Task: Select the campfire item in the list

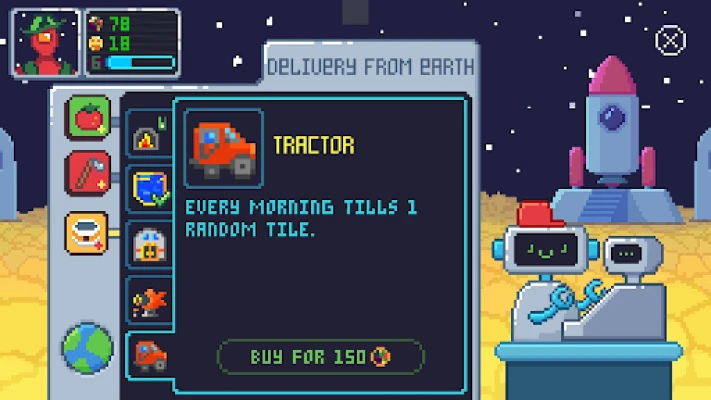Action: pos(148,137)
